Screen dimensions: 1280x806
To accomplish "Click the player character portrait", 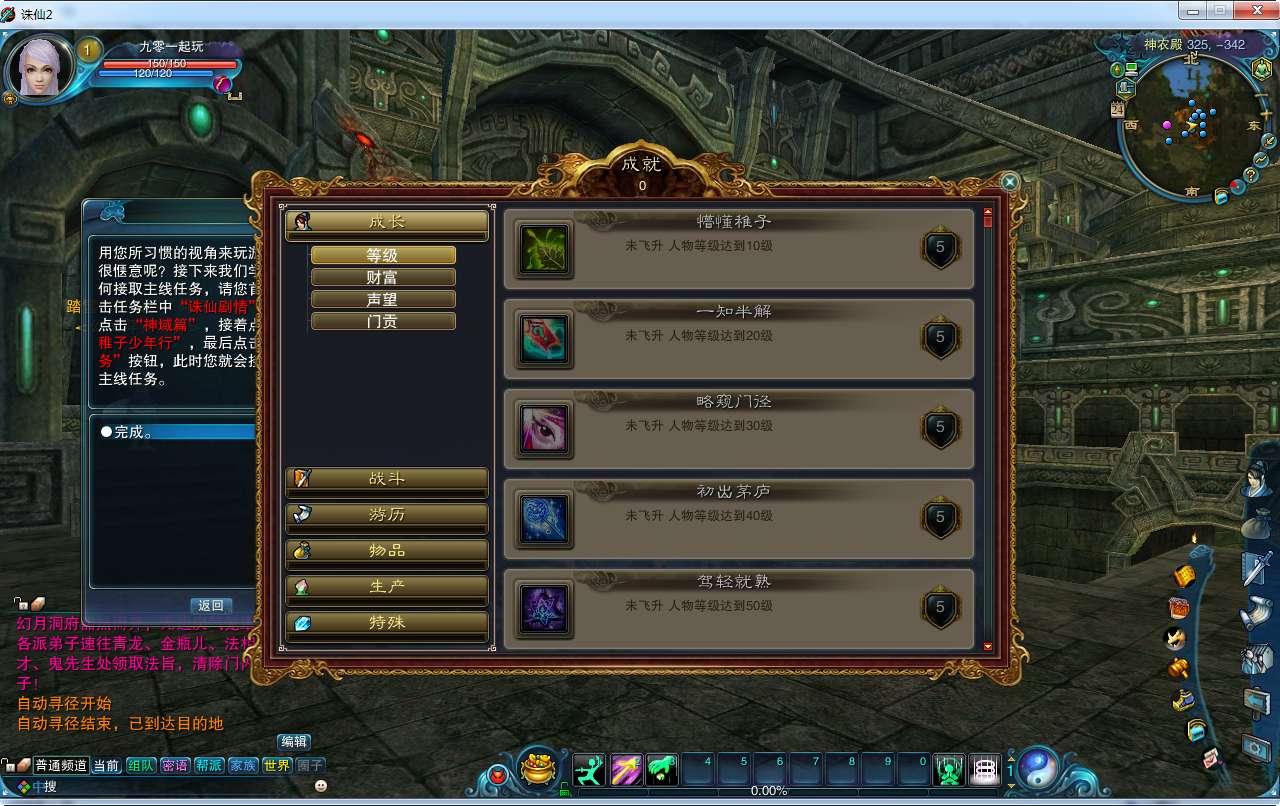I will pos(40,68).
